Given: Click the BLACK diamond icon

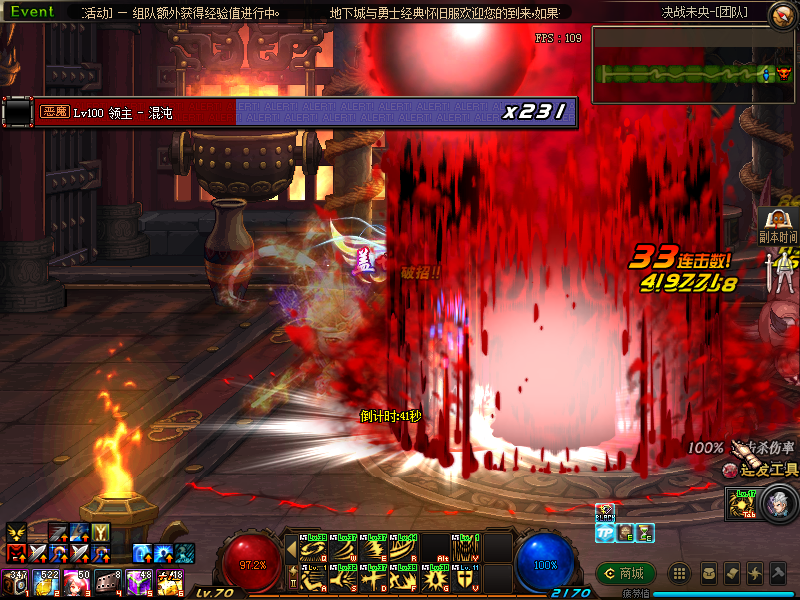Looking at the screenshot, I should tap(605, 513).
